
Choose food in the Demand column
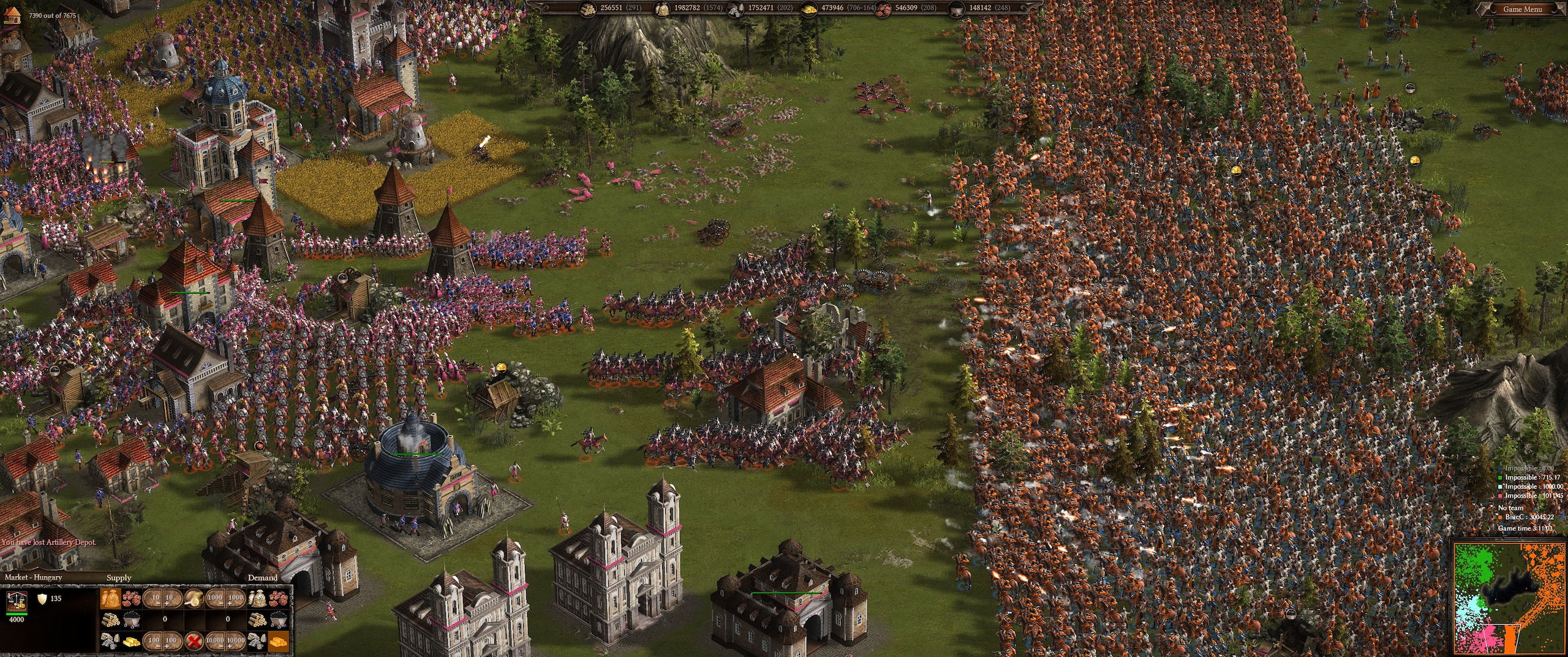click(x=257, y=598)
